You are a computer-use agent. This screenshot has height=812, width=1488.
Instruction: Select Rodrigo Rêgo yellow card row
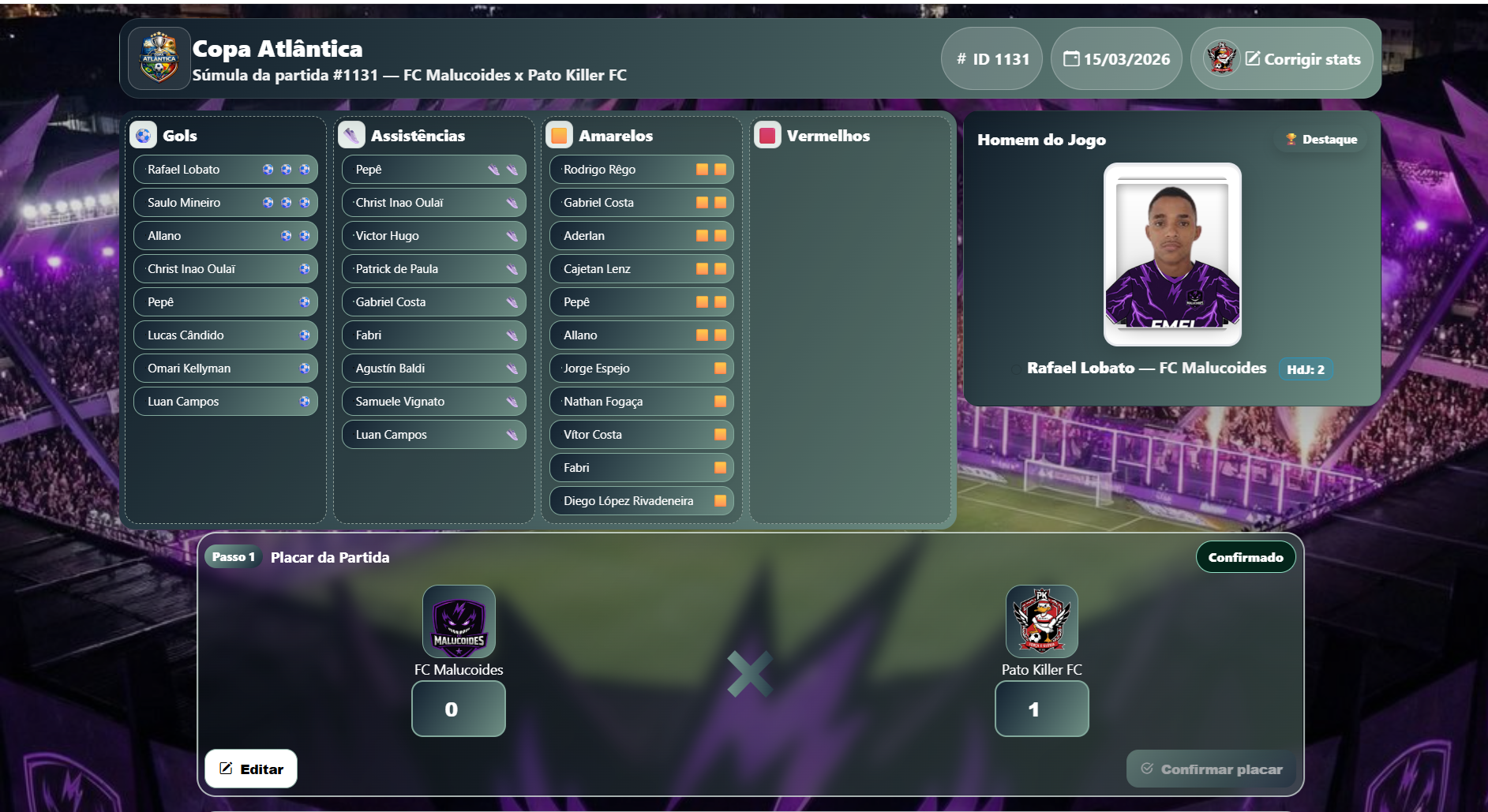pos(641,170)
